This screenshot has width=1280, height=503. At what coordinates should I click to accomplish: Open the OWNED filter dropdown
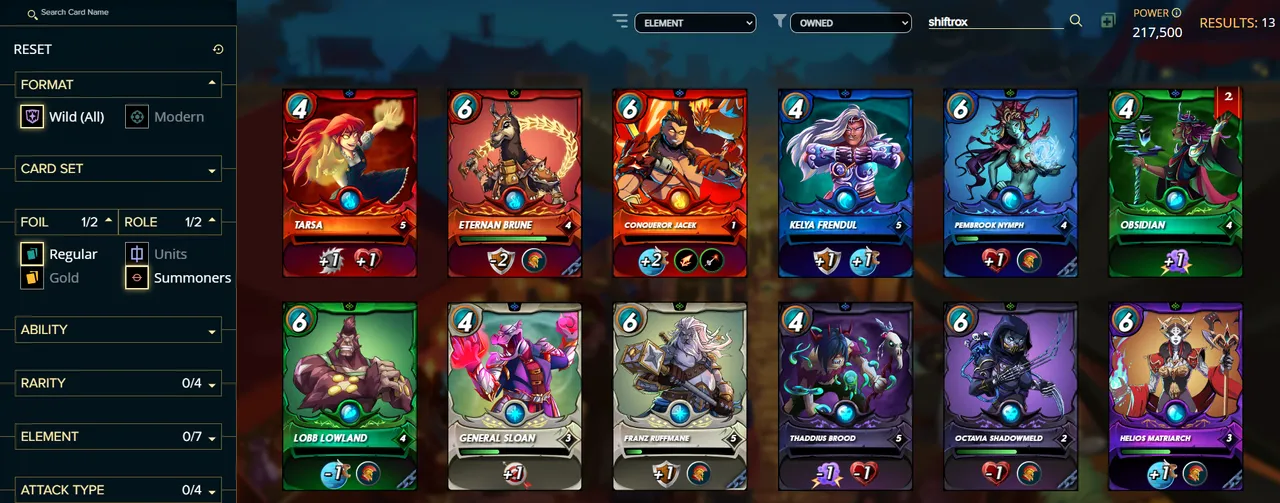click(850, 22)
